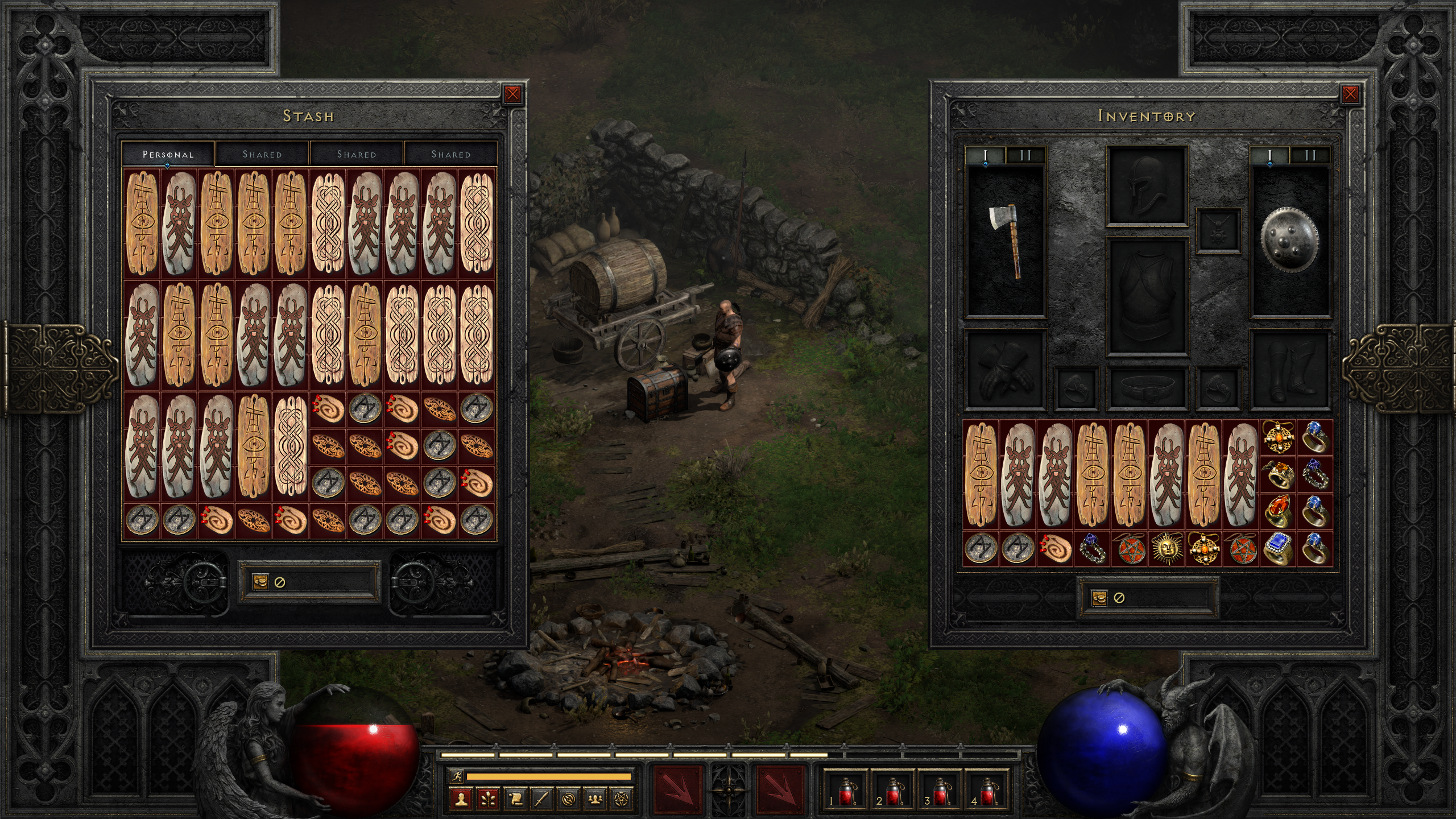This screenshot has height=819, width=1456.
Task: Select the winged orange gem ring
Action: click(1277, 473)
